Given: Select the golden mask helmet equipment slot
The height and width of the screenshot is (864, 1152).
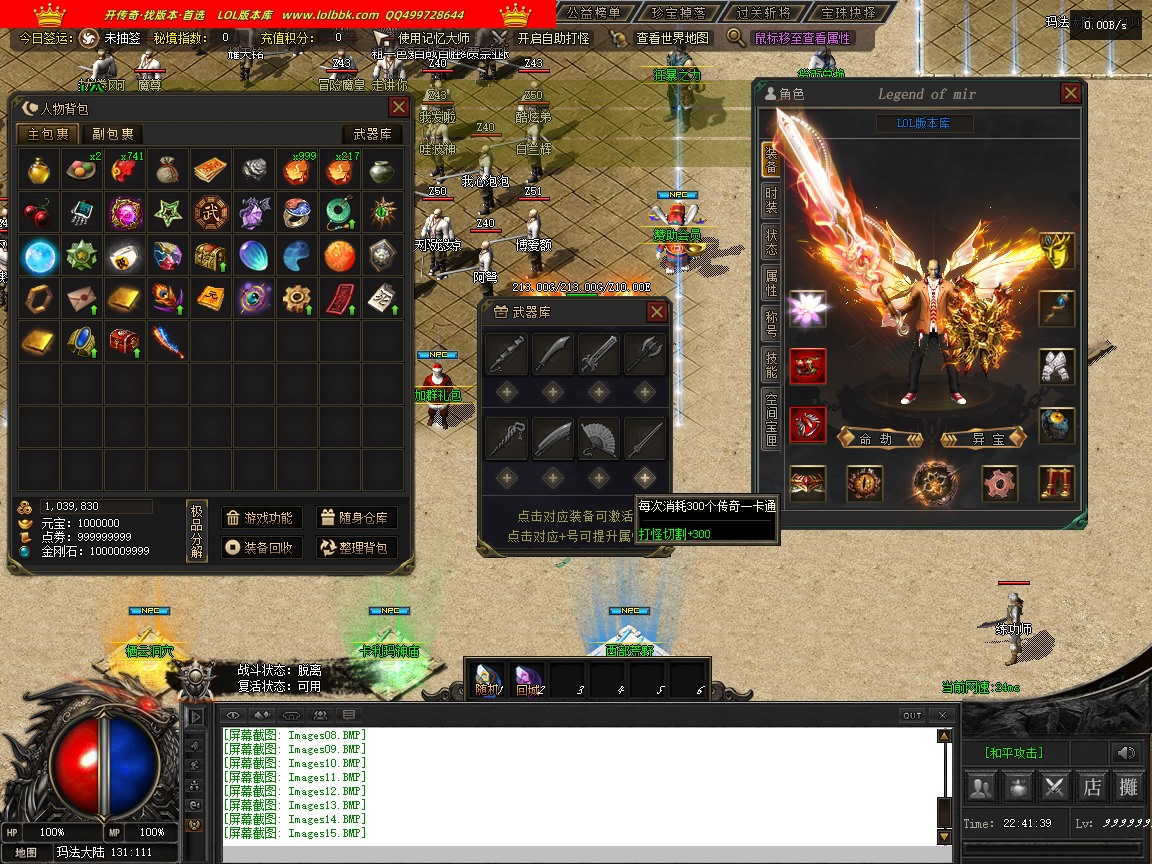Looking at the screenshot, I should coord(1057,251).
